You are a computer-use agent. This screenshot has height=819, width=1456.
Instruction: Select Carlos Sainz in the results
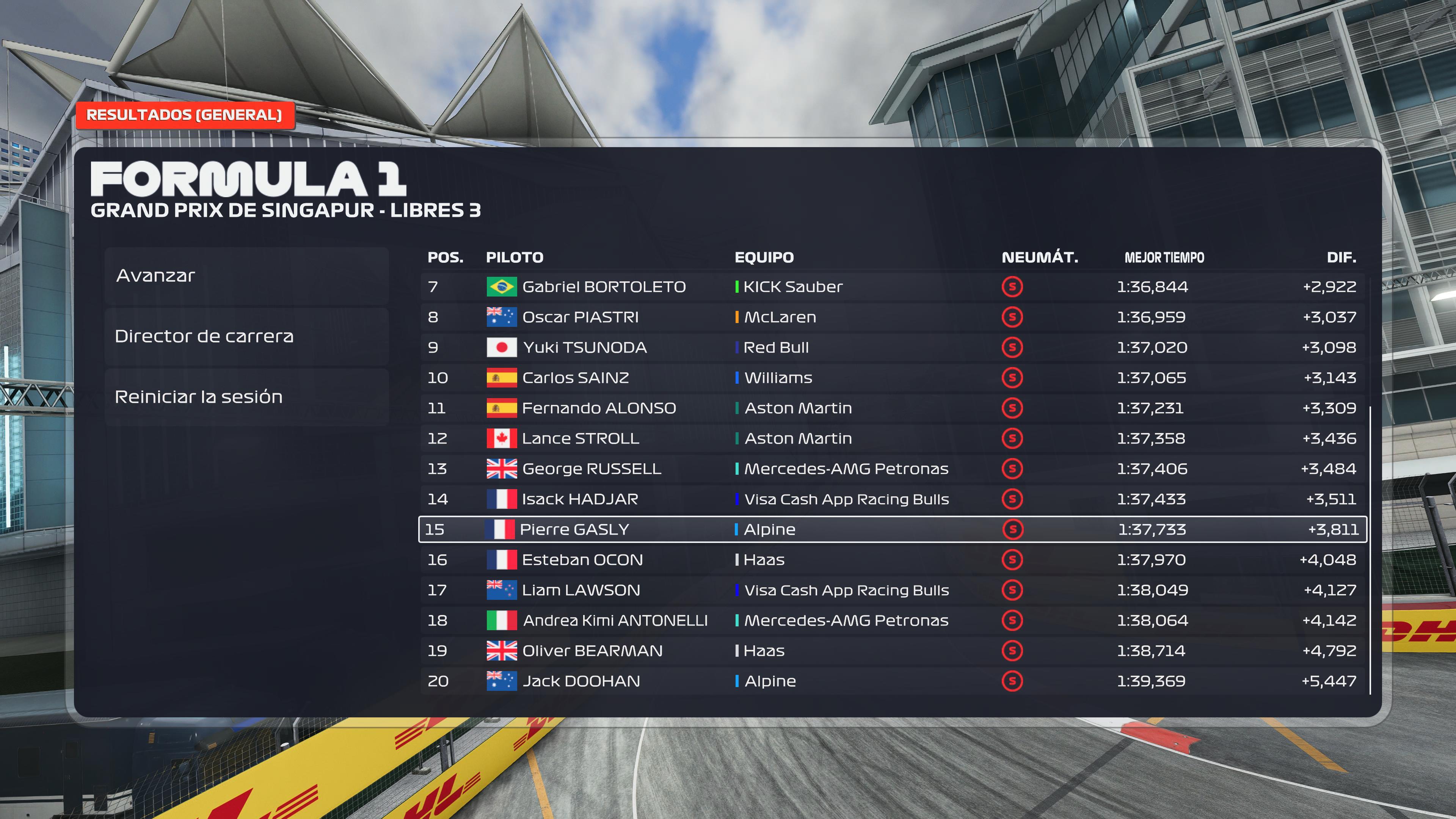pos(892,378)
